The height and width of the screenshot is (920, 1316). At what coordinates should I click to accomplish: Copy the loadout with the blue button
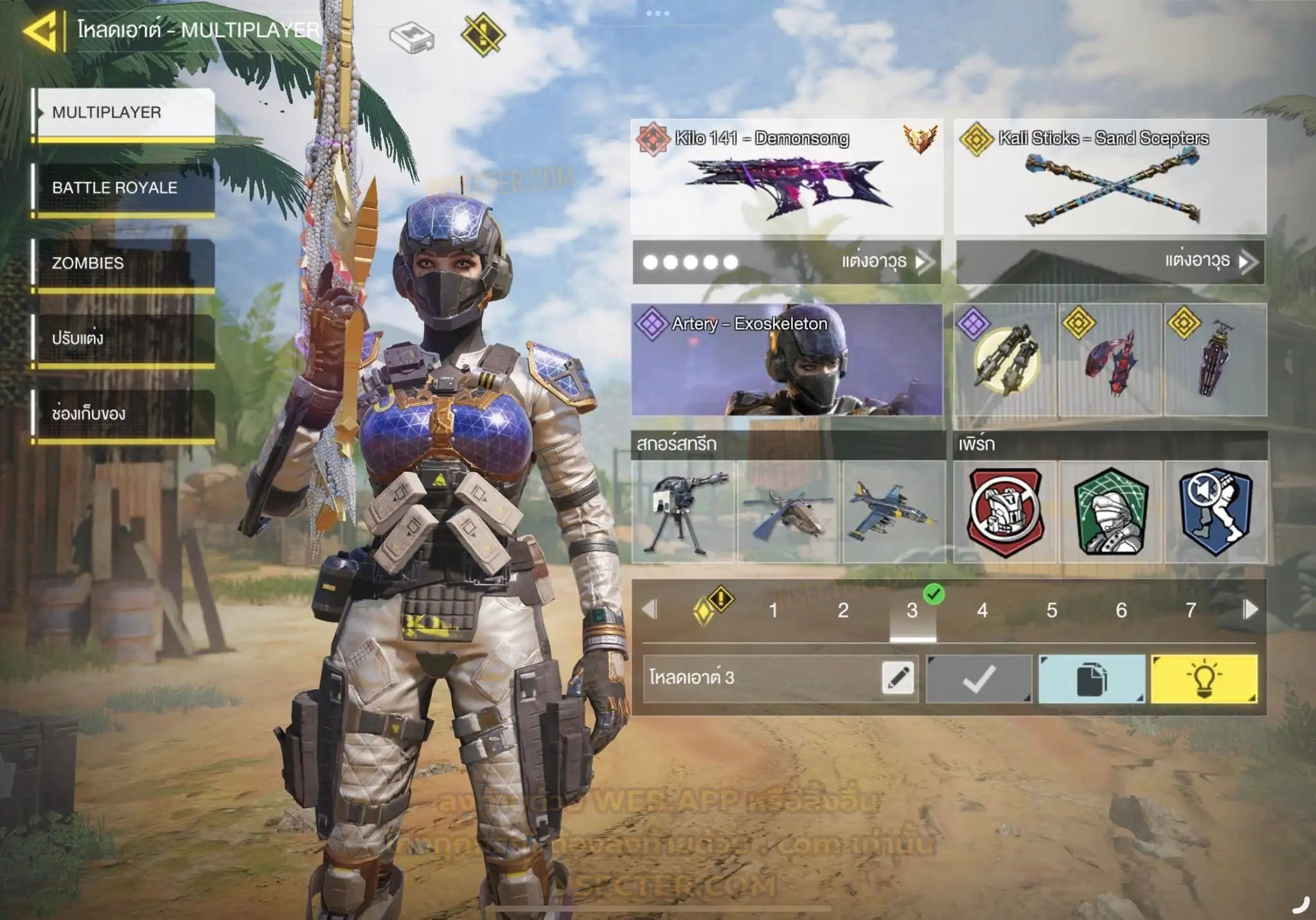[x=1091, y=679]
